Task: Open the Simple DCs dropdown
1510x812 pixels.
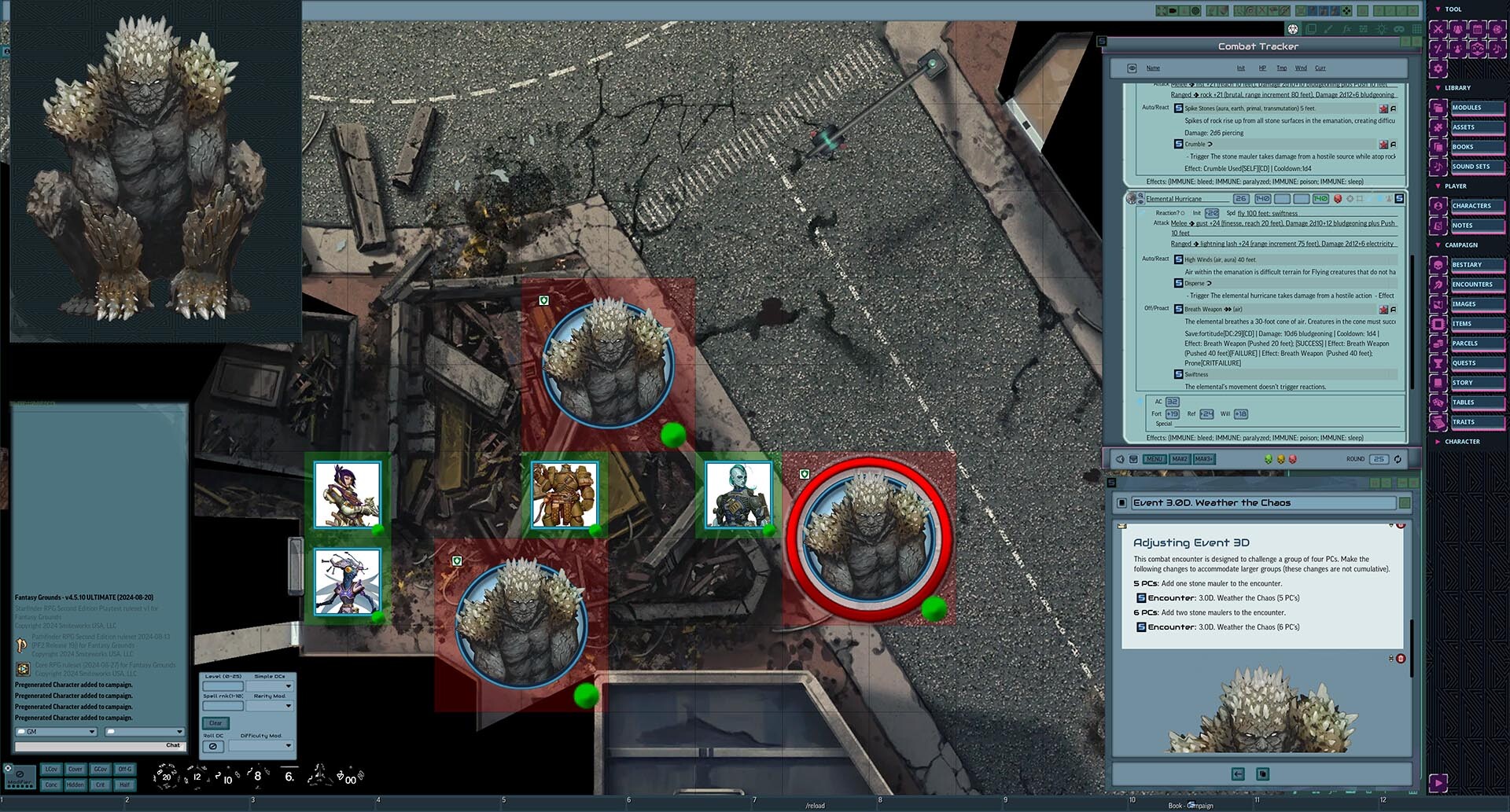Action: pyautogui.click(x=270, y=686)
